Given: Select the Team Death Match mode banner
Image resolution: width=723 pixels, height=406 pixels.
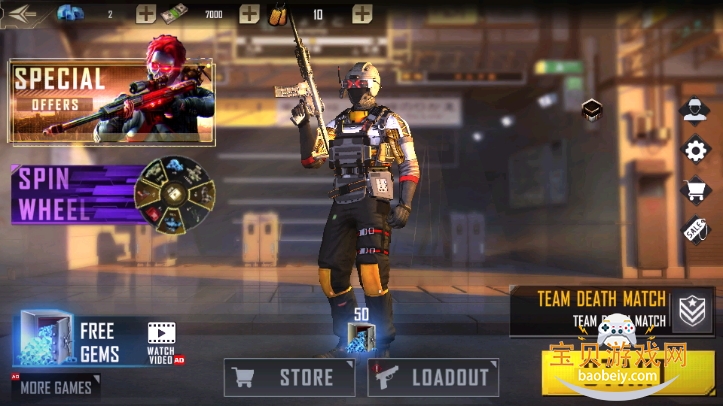Looking at the screenshot, I should (600, 309).
